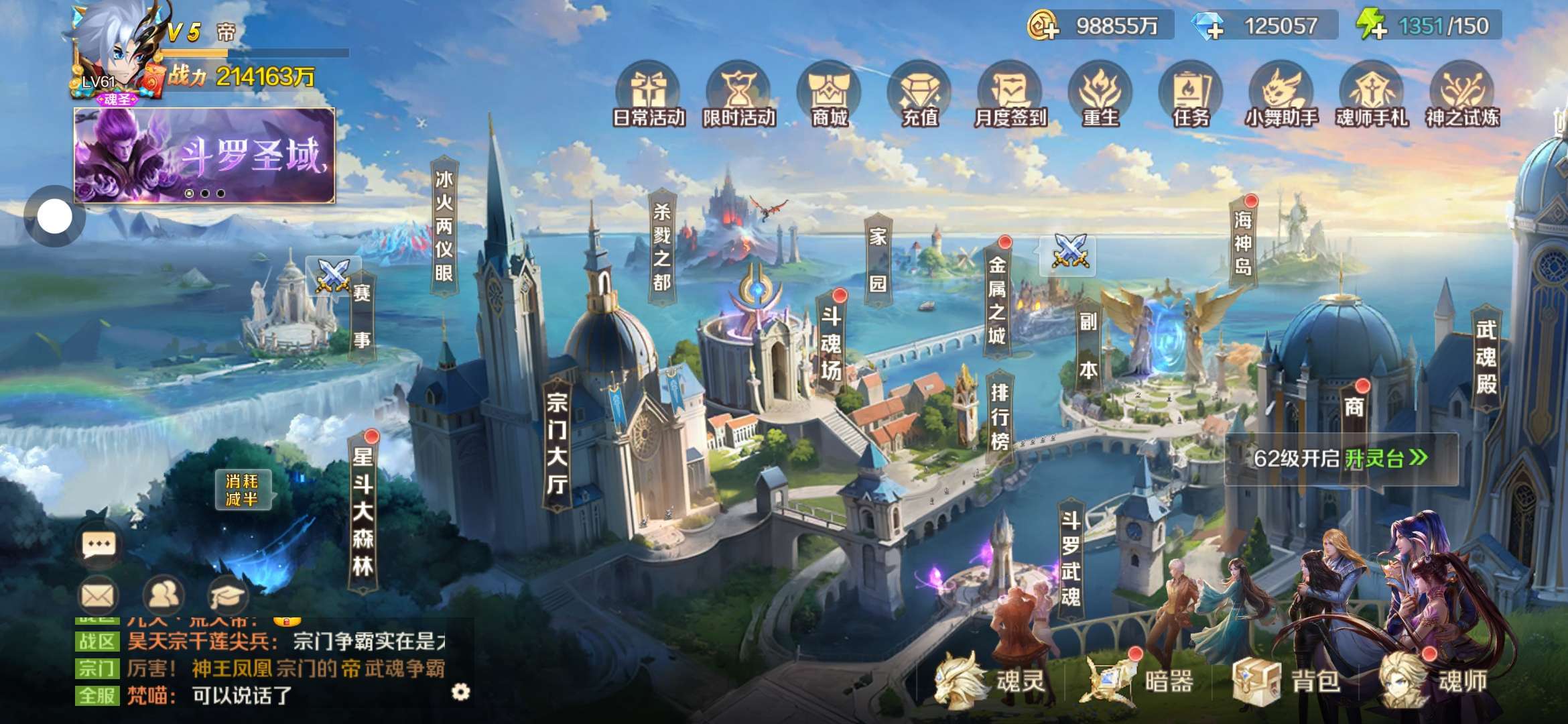View the 排行榜 leaderboard
This screenshot has height=724, width=1568.
point(999,416)
